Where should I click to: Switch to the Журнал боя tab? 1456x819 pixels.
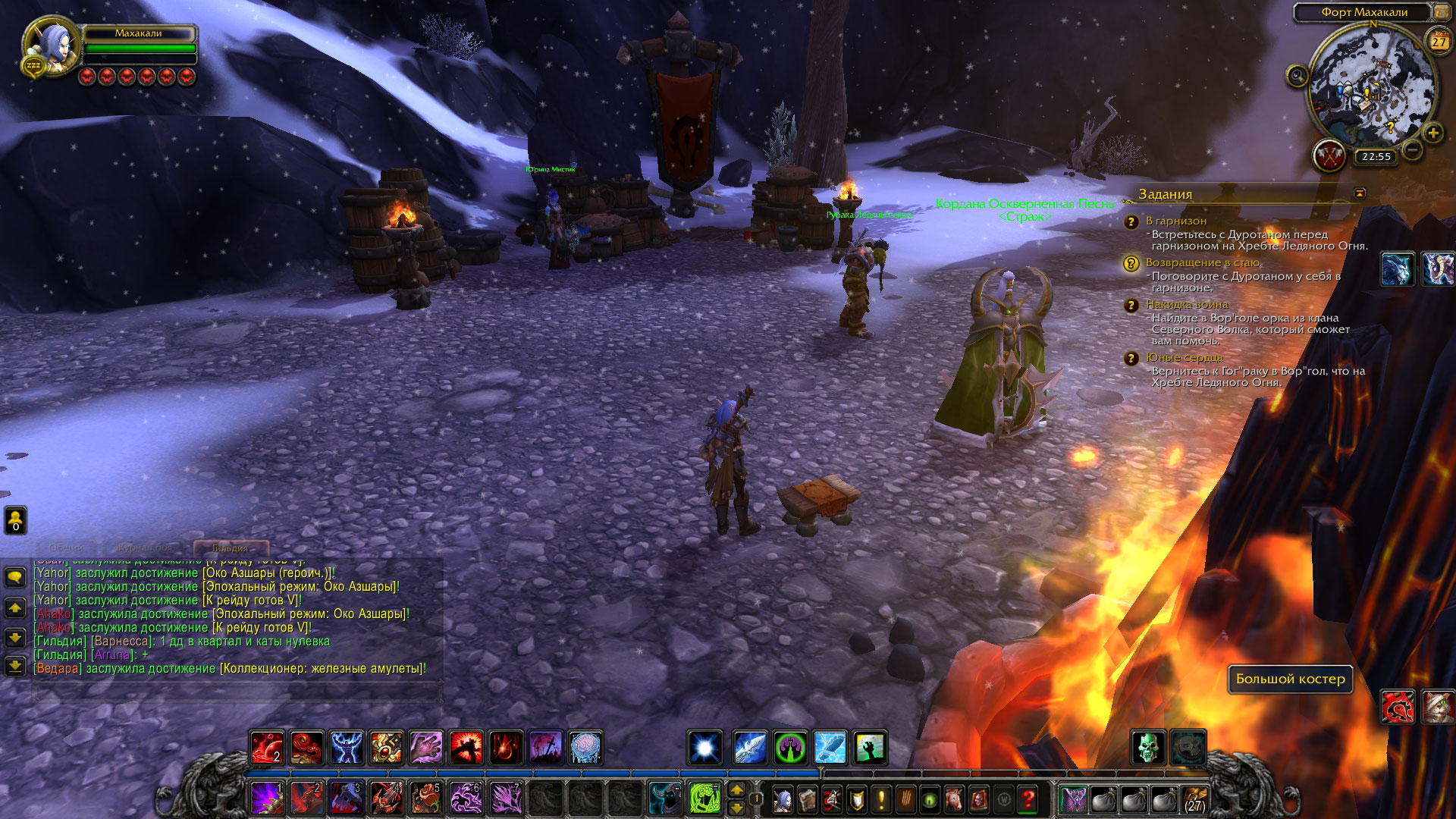click(x=144, y=548)
